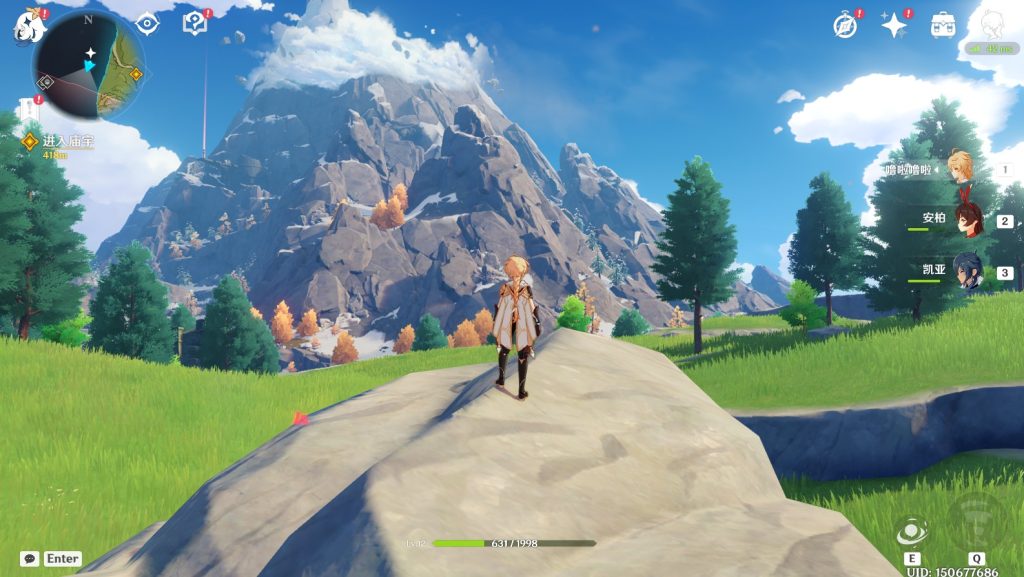Select the blond Traveler party slot
Image resolution: width=1024 pixels, height=577 pixels.
(961, 169)
